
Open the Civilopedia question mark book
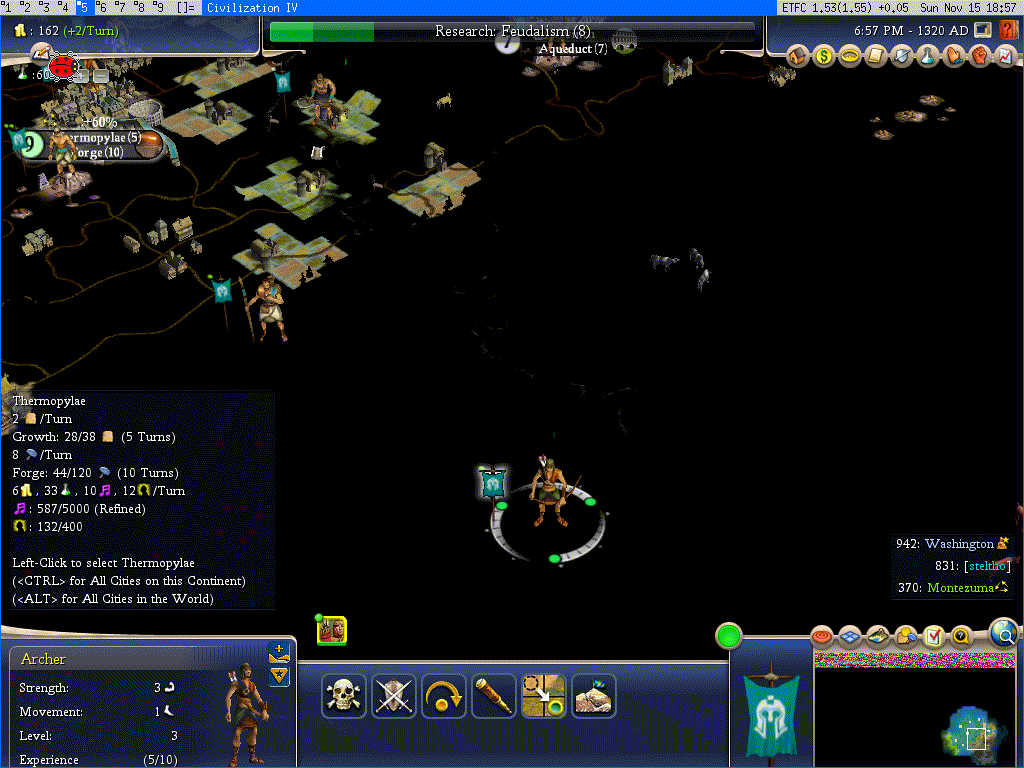(x=1008, y=30)
